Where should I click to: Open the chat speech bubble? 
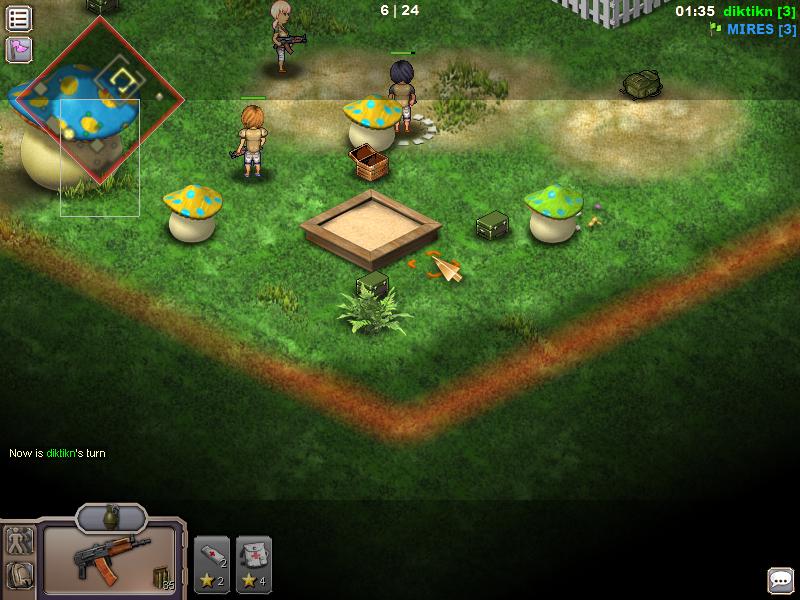(x=780, y=580)
